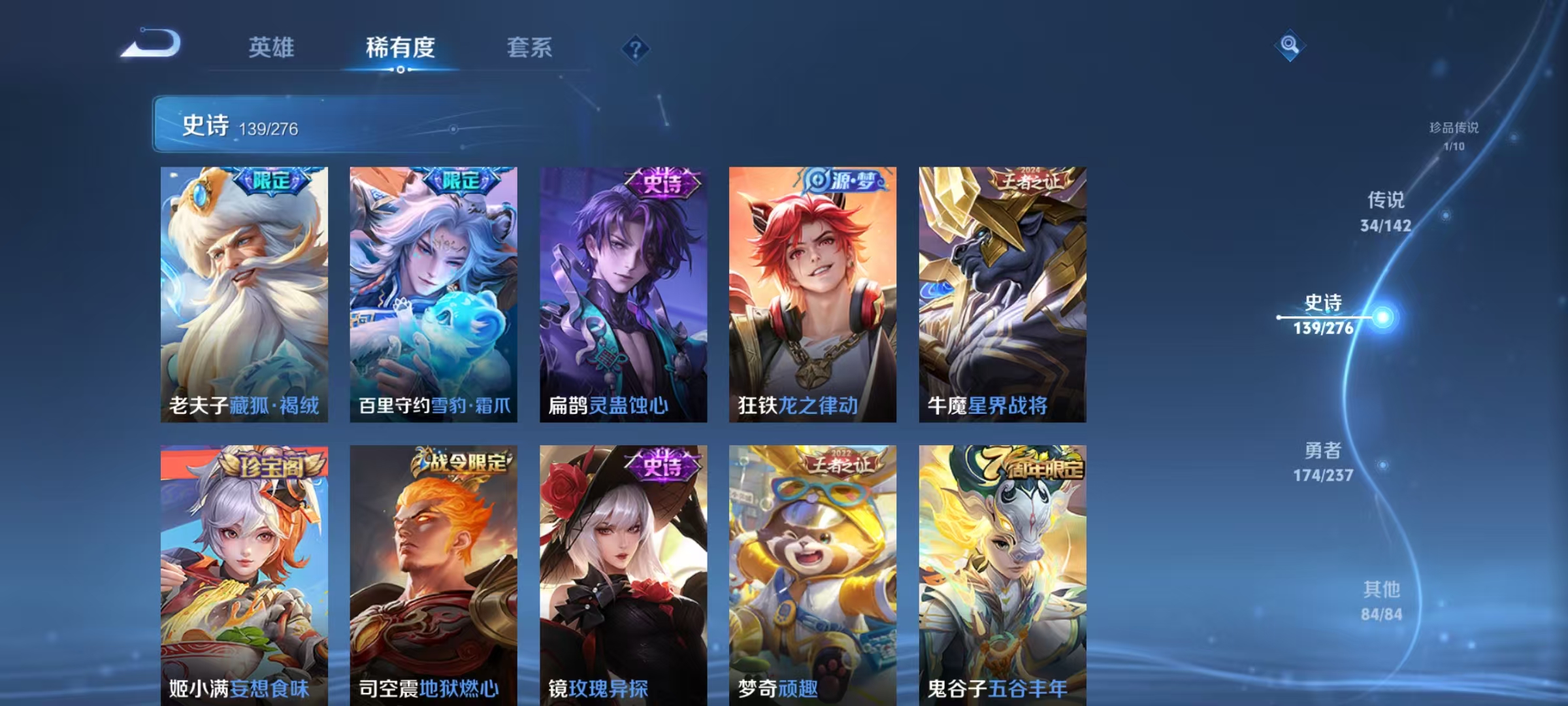Open the 百里守约 雪豹·霜爪 skin card

[x=434, y=294]
